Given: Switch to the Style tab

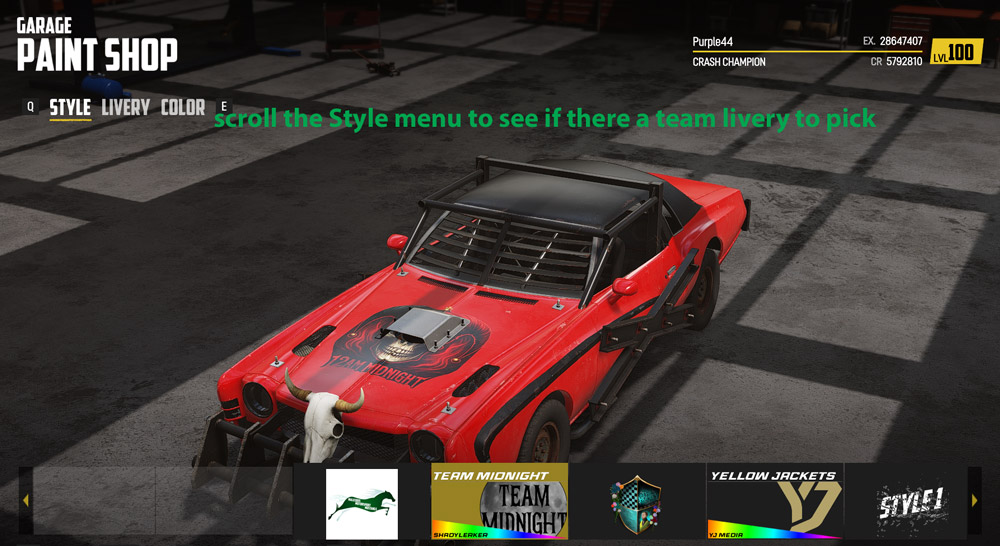Looking at the screenshot, I should 70,107.
